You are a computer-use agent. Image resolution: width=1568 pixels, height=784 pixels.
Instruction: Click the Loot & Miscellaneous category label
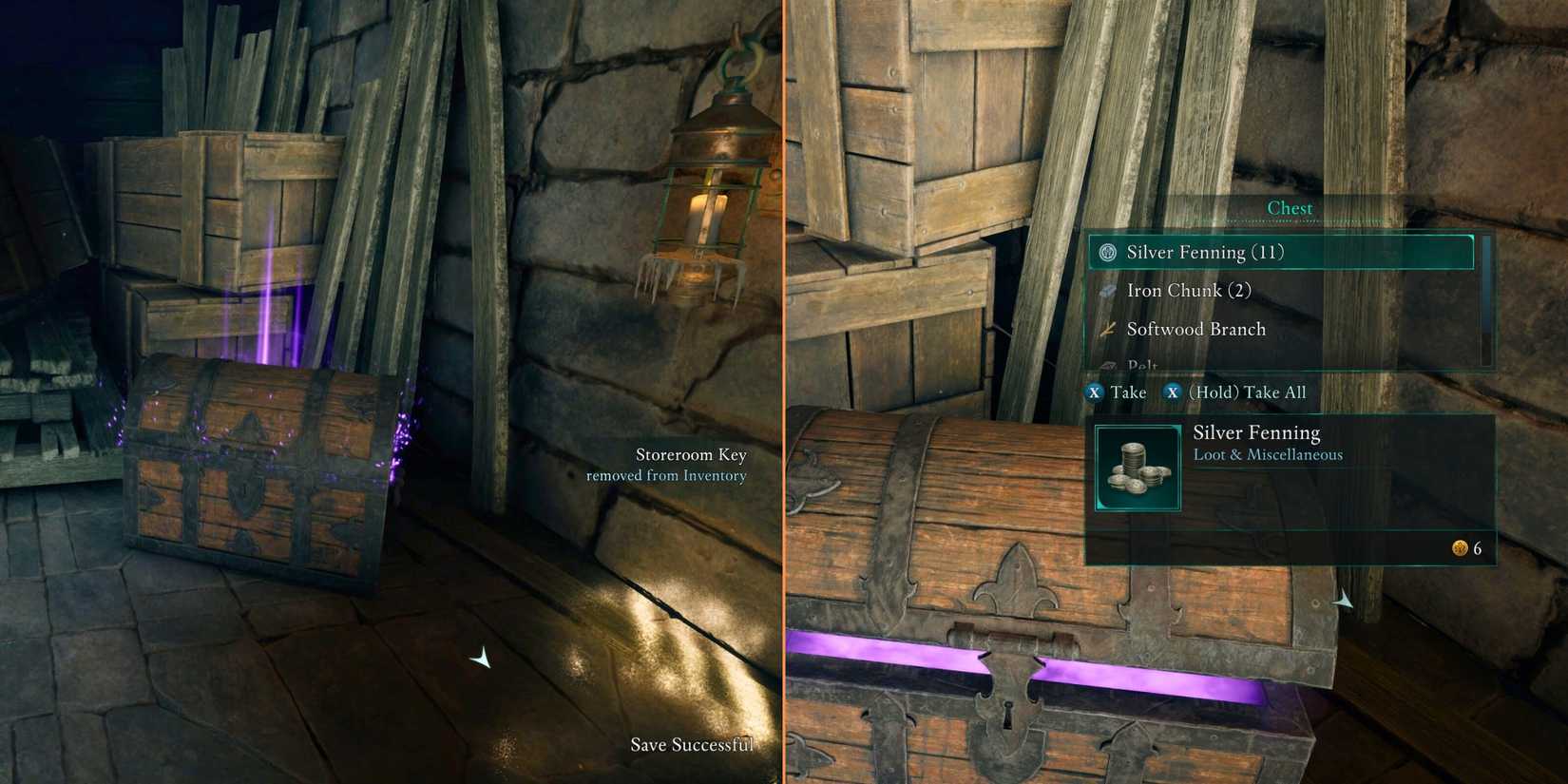click(1269, 454)
